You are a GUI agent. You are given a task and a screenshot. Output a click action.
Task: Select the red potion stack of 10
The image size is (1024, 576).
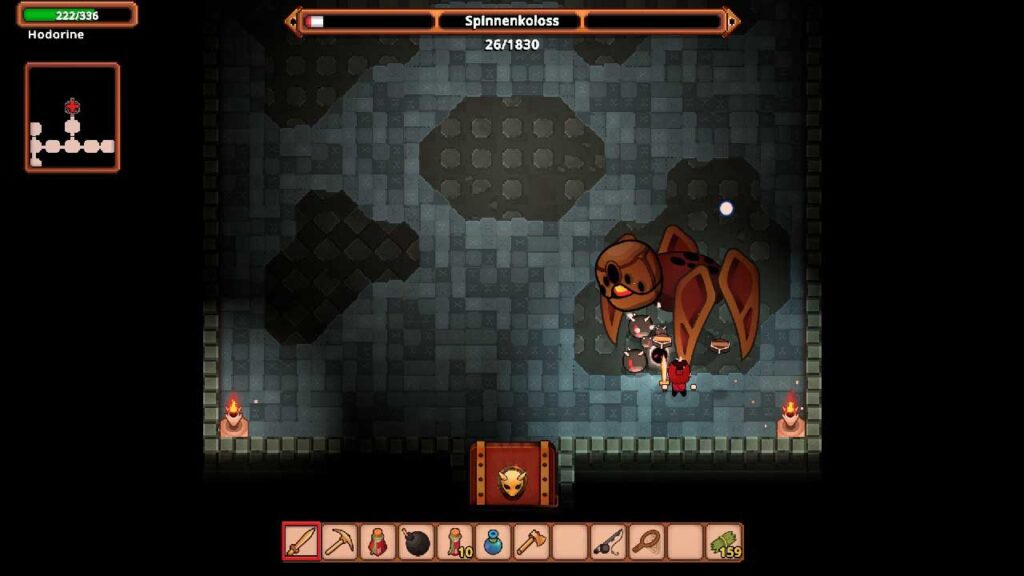point(455,542)
